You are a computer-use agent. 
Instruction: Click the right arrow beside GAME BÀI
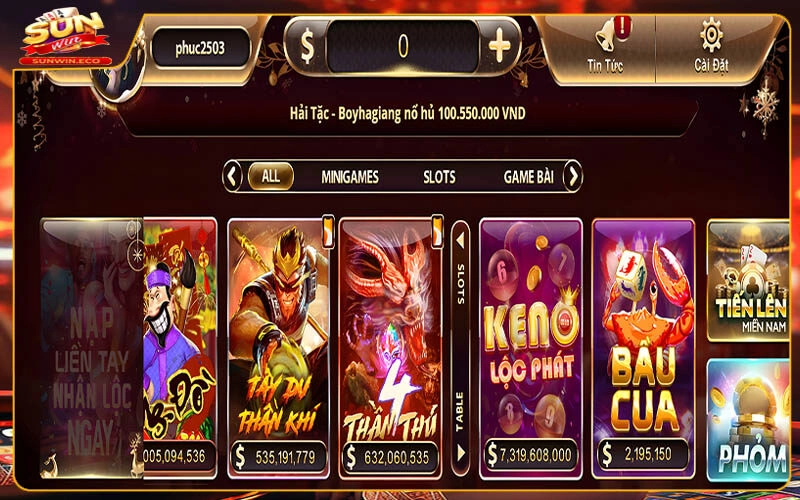572,177
